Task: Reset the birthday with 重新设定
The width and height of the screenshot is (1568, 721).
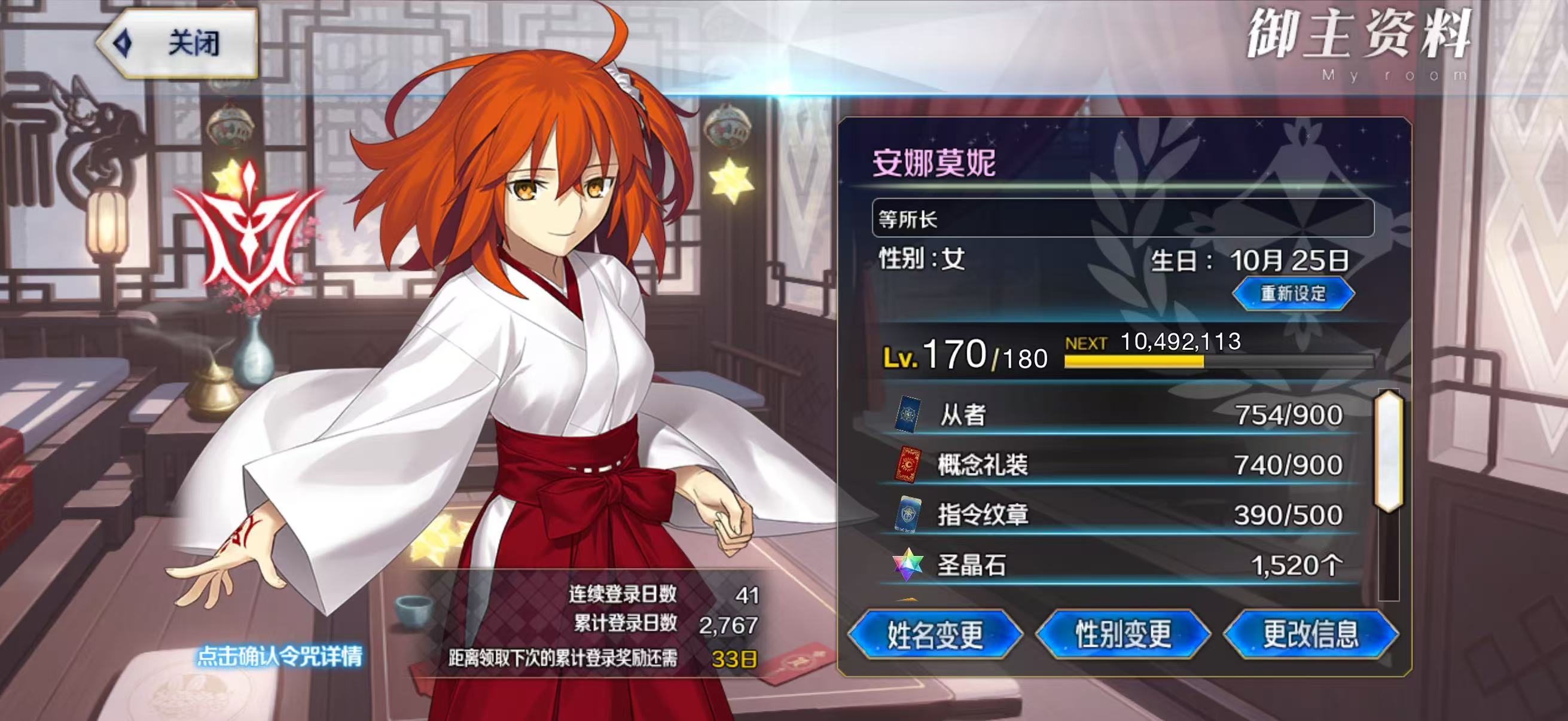Action: pyautogui.click(x=1293, y=294)
